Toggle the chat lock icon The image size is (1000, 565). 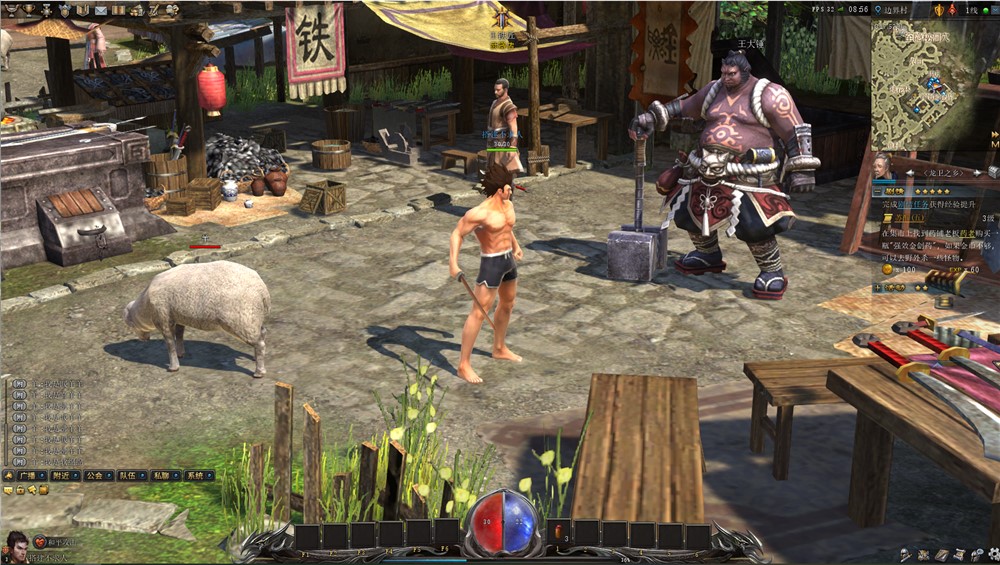click(x=20, y=490)
